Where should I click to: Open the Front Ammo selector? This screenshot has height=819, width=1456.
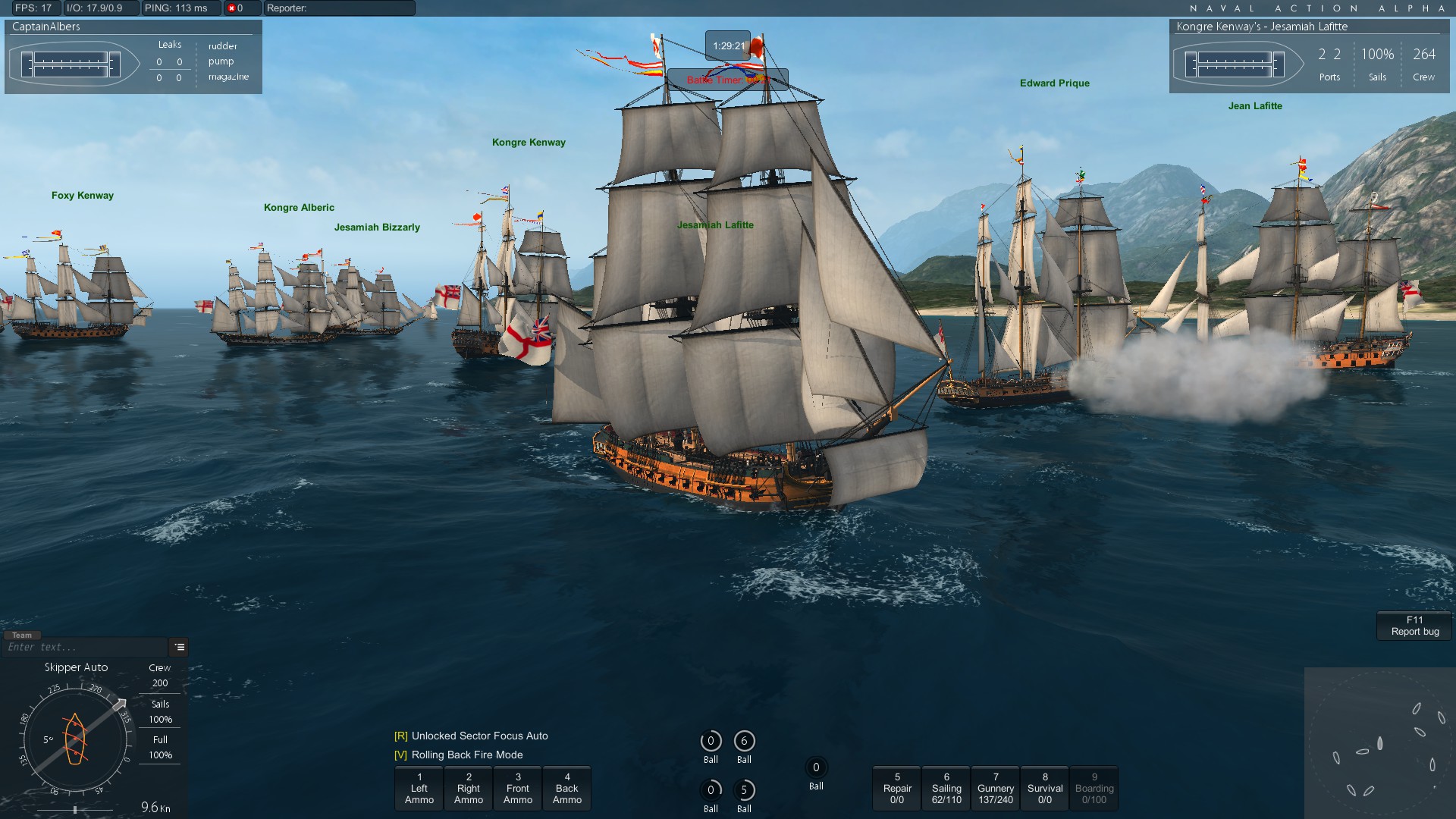pos(518,789)
